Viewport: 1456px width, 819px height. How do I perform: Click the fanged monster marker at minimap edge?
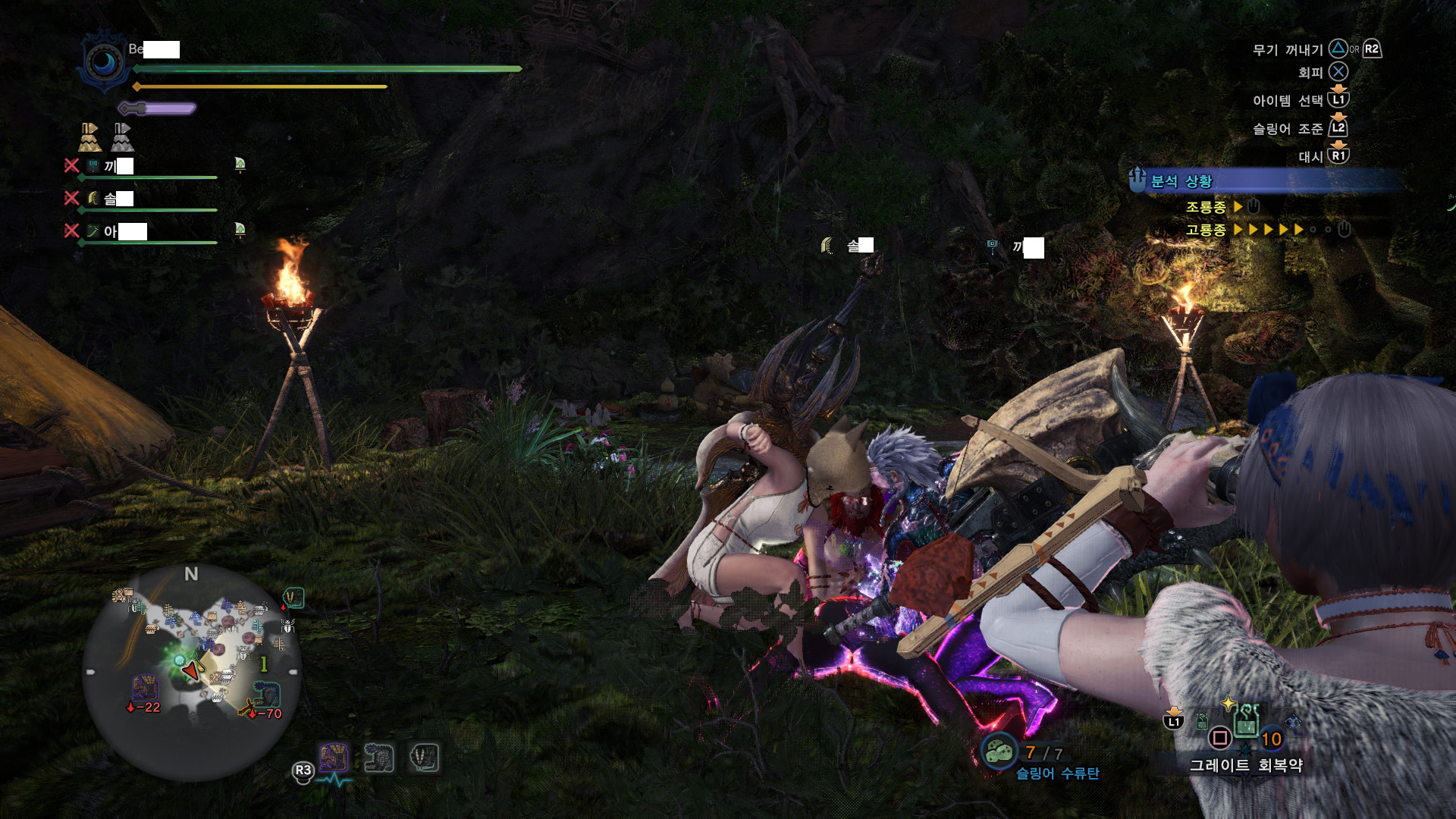293,598
